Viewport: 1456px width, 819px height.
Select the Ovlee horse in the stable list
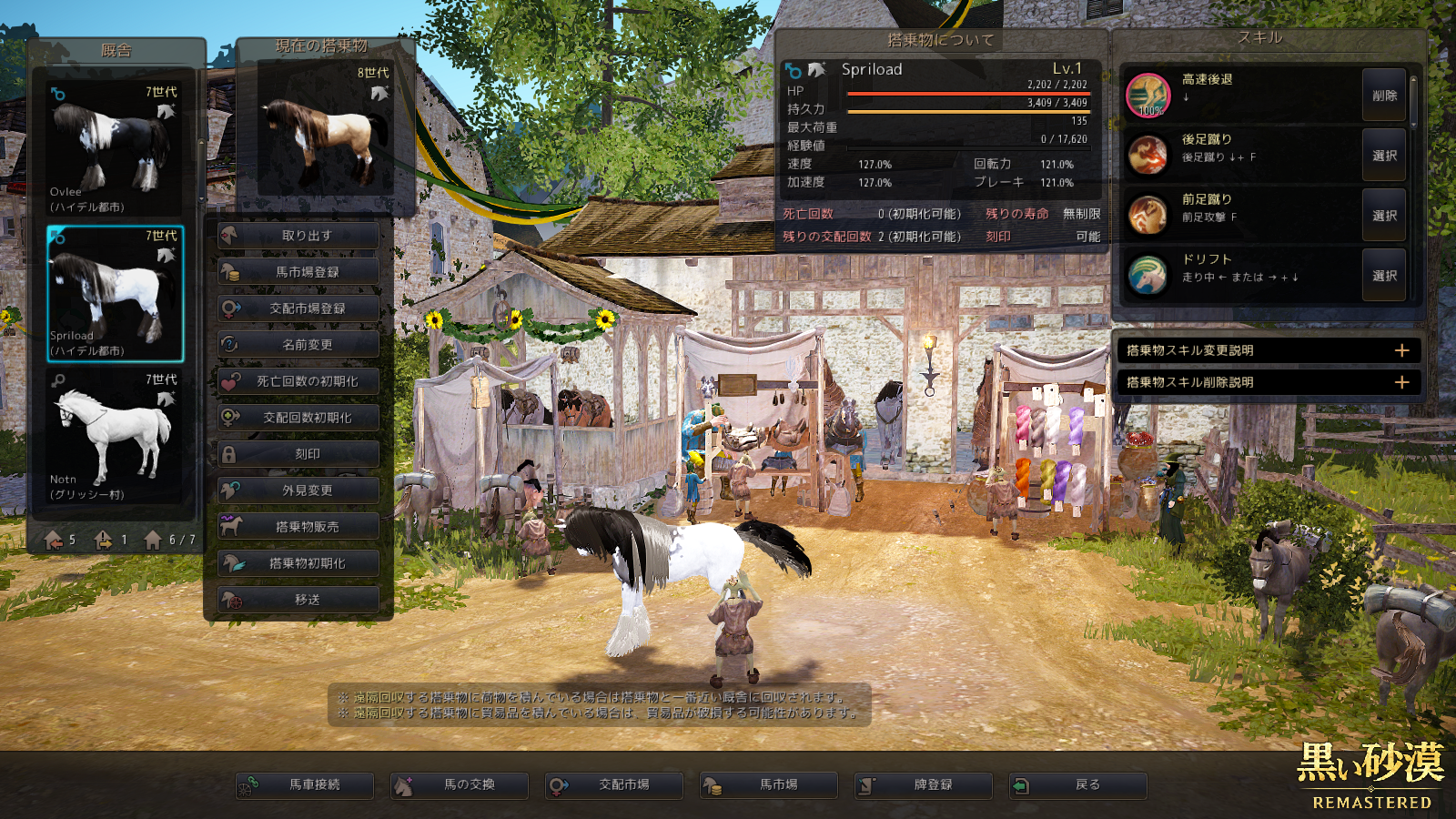click(115, 147)
